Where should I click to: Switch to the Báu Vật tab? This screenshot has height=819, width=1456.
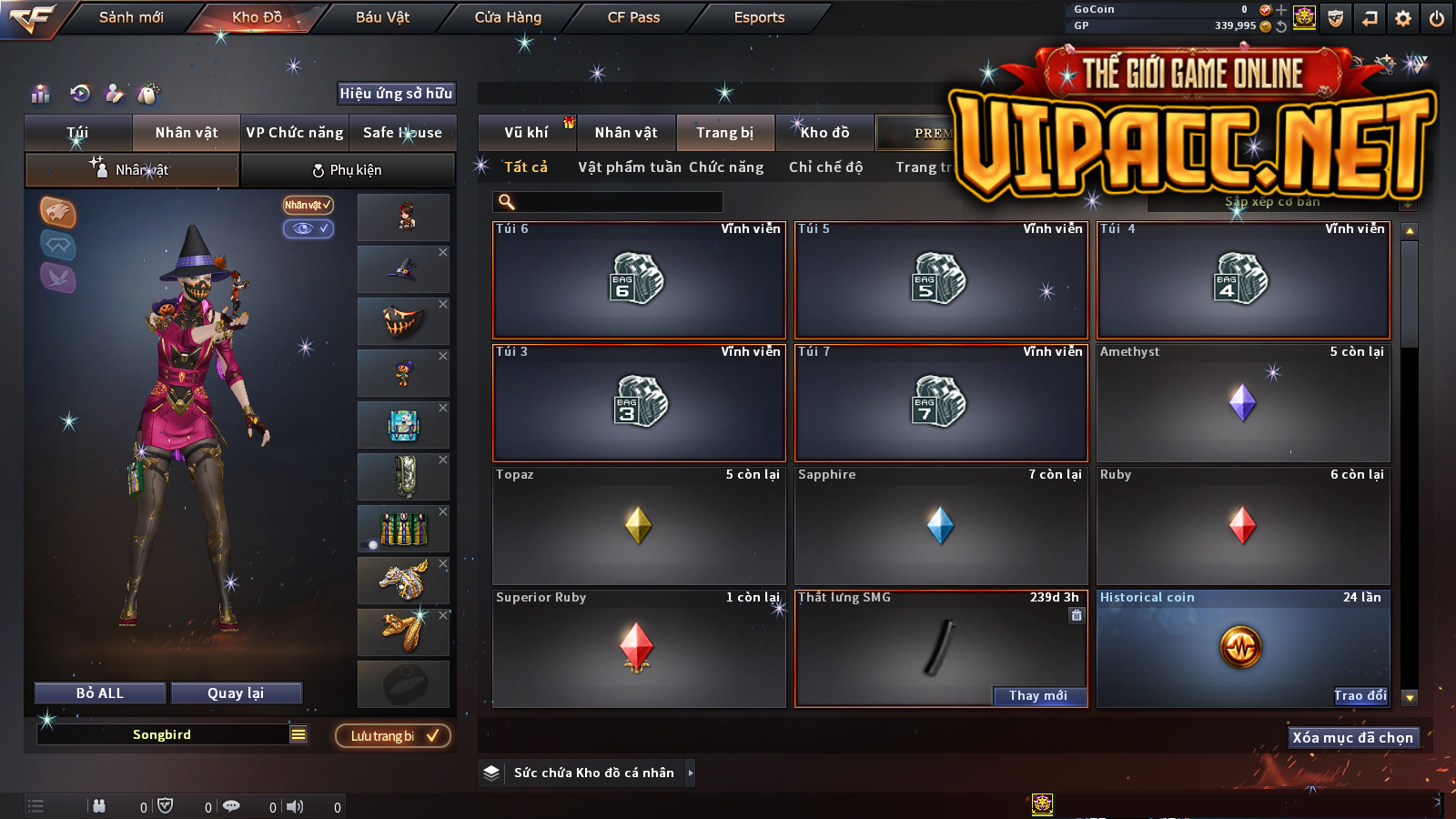point(382,17)
